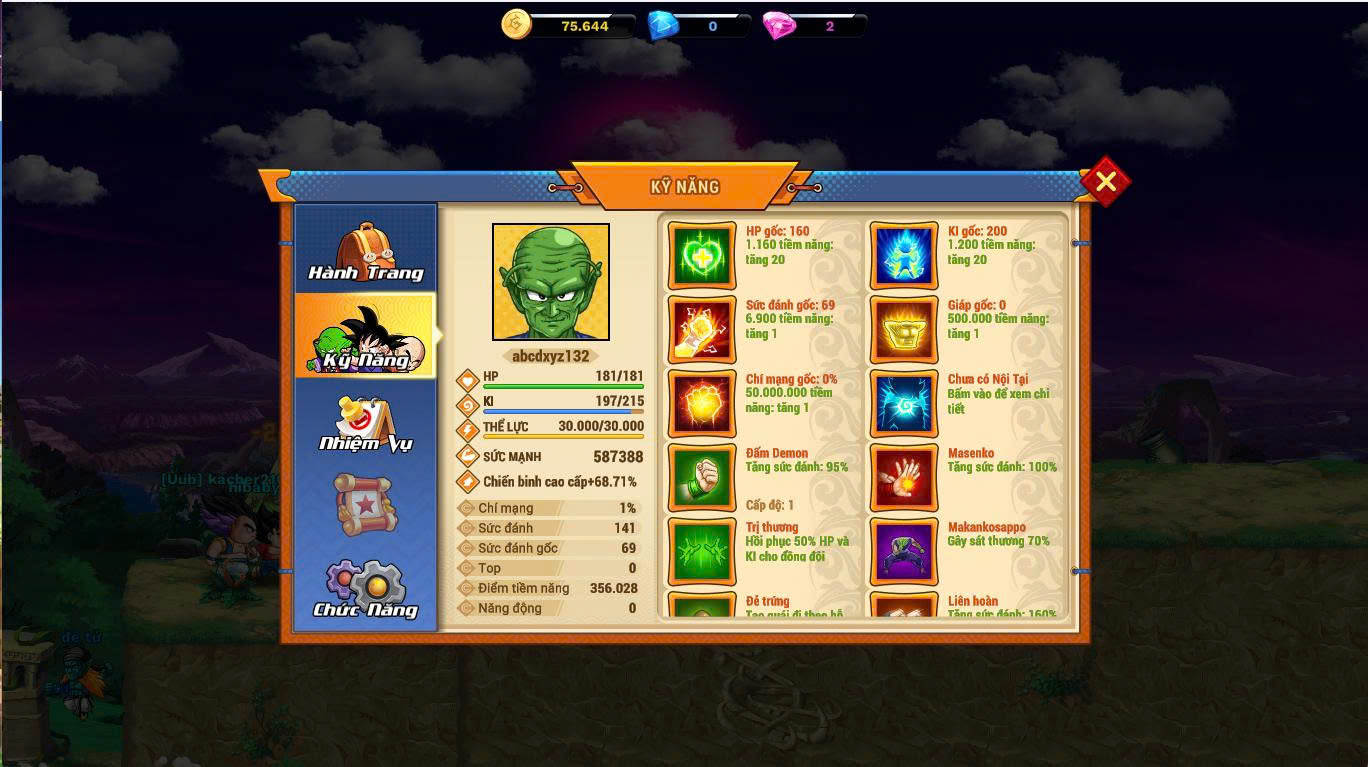Click the Piccolo character portrait

point(551,282)
